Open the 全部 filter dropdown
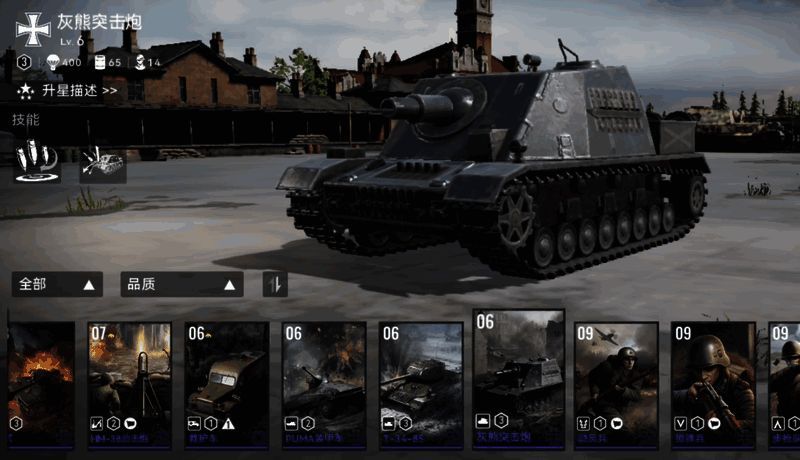 tap(59, 285)
